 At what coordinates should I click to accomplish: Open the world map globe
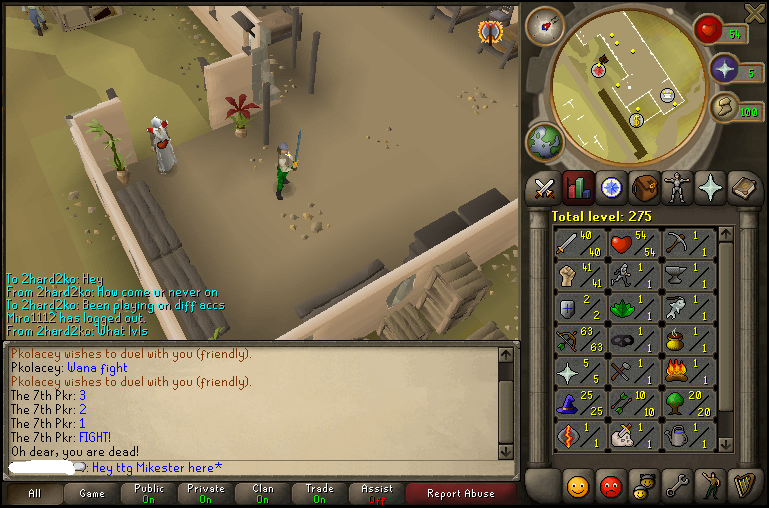[546, 142]
